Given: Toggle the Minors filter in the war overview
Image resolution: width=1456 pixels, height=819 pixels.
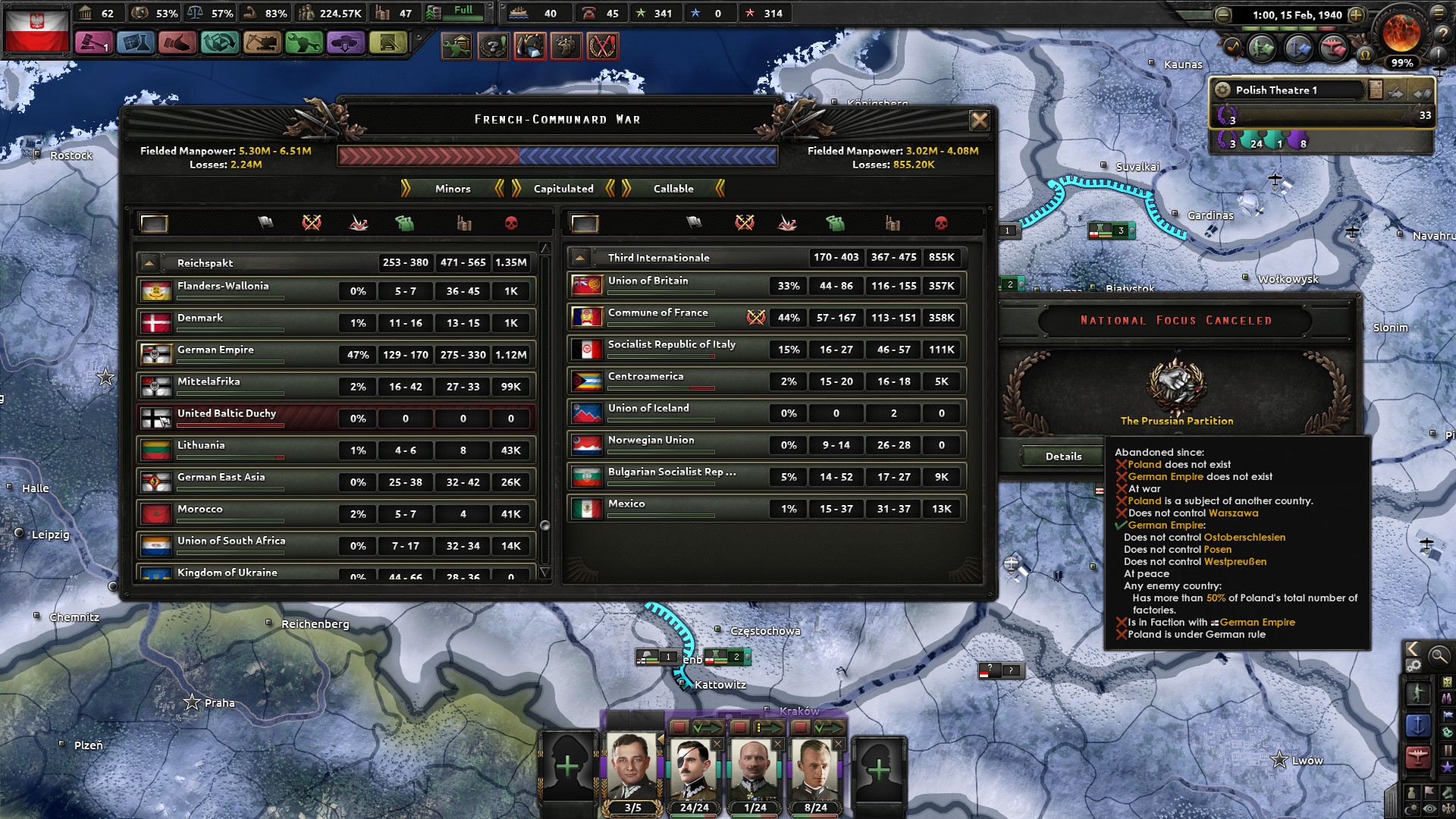Looking at the screenshot, I should tap(452, 189).
